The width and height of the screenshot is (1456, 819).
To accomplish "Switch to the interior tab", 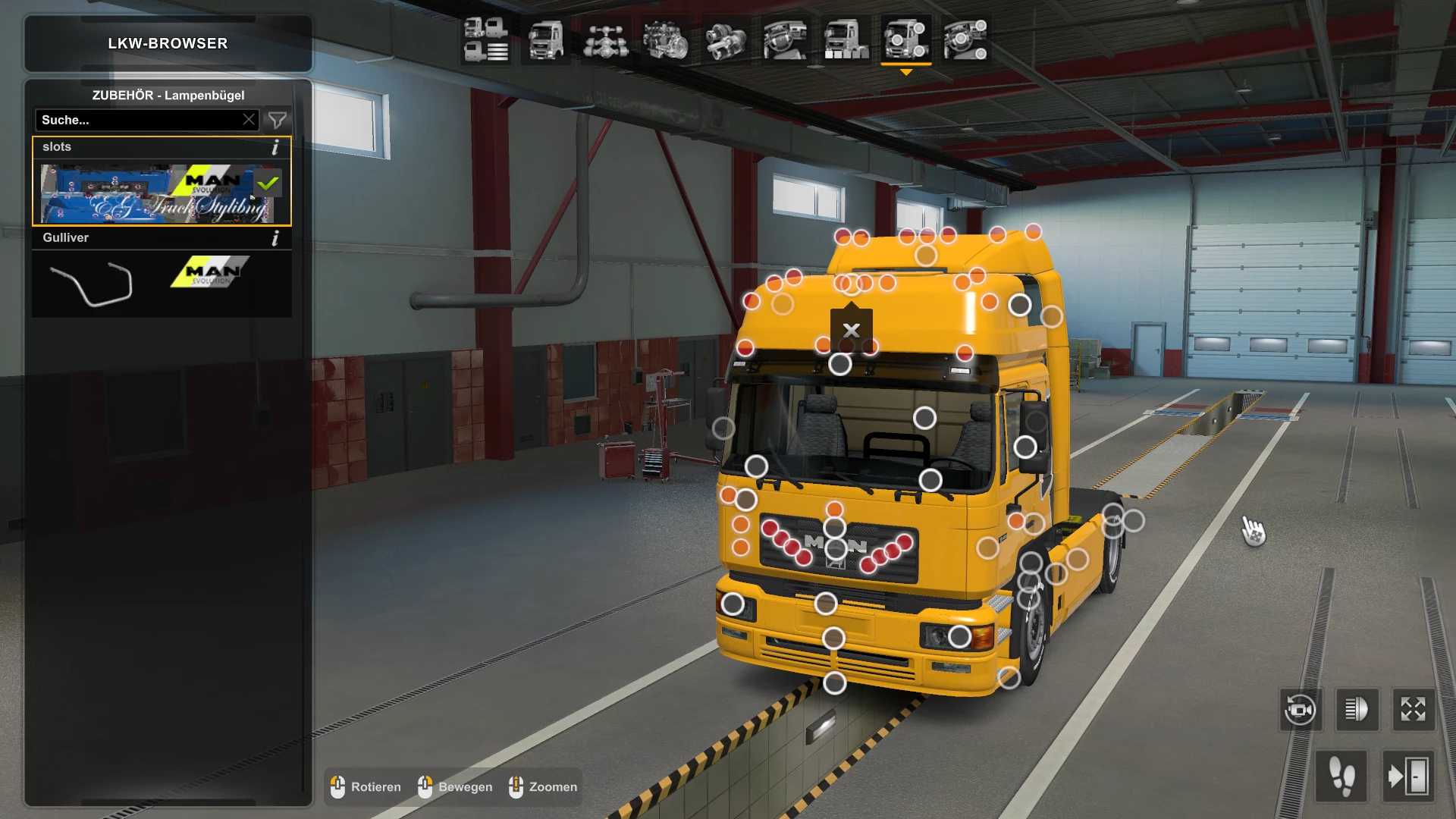I will pos(785,39).
